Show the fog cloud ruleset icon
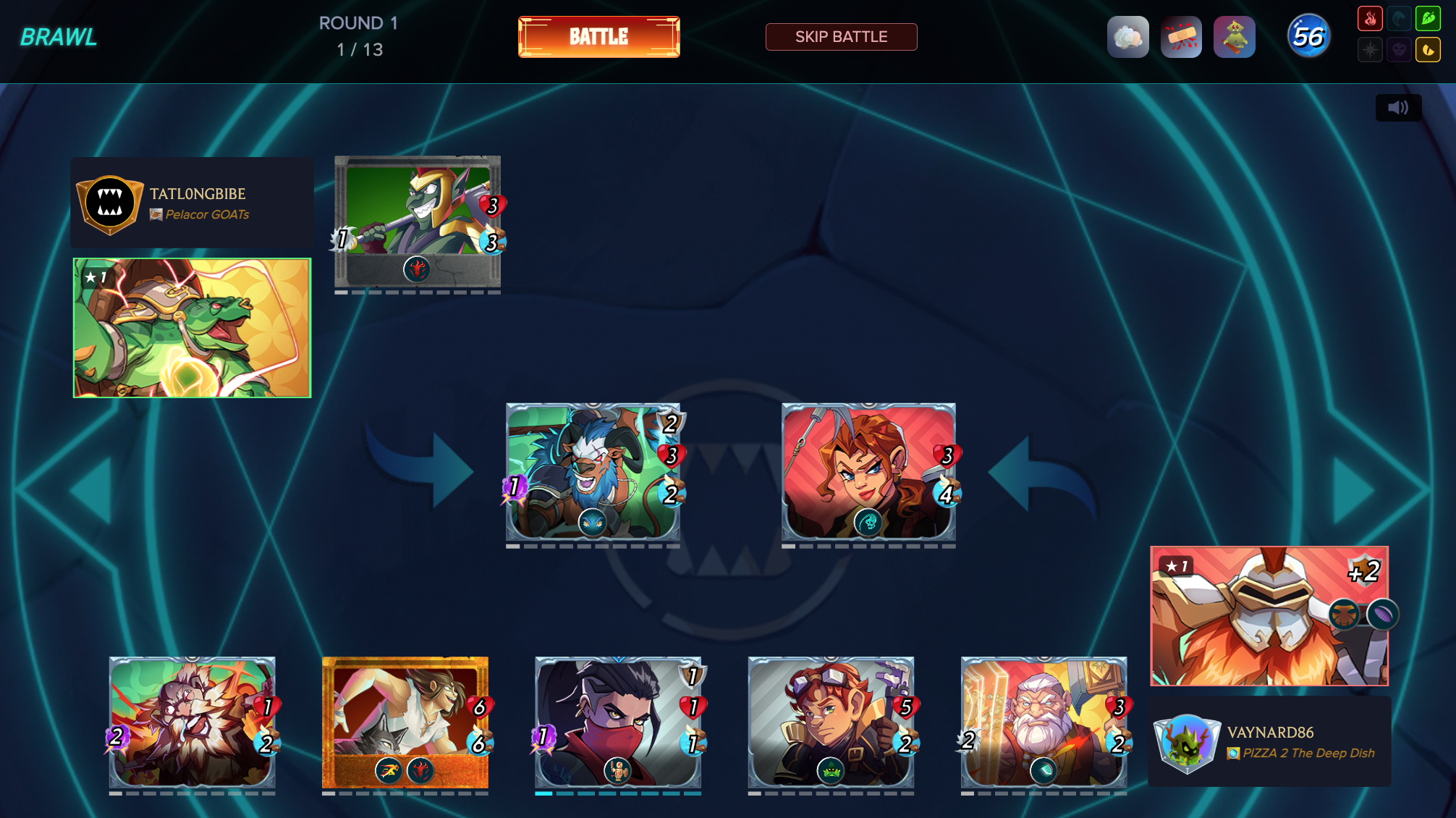This screenshot has width=1456, height=818. (x=1127, y=37)
